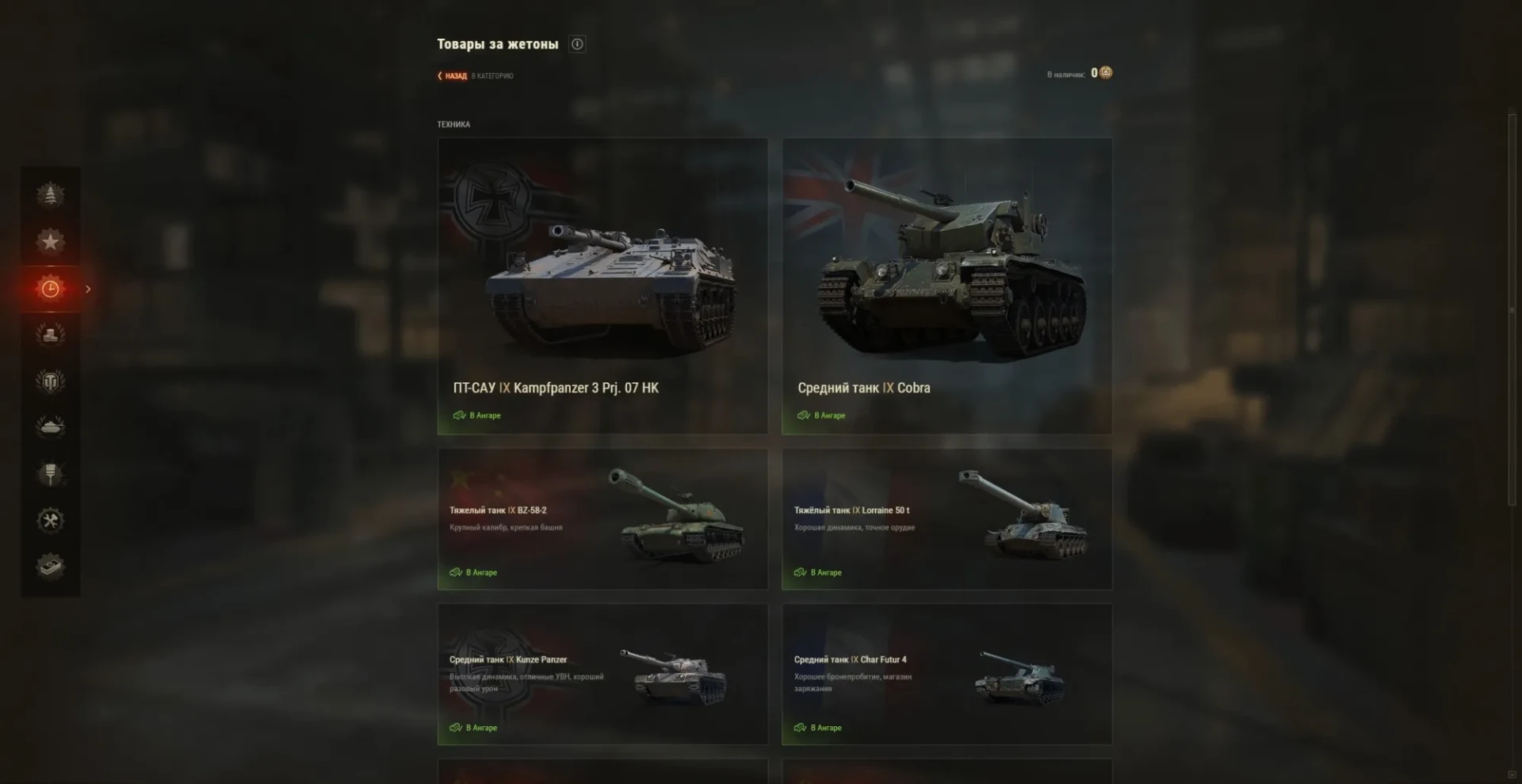Open the tank vehicles category in the sidebar
The width and height of the screenshot is (1522, 784).
pyautogui.click(x=50, y=427)
